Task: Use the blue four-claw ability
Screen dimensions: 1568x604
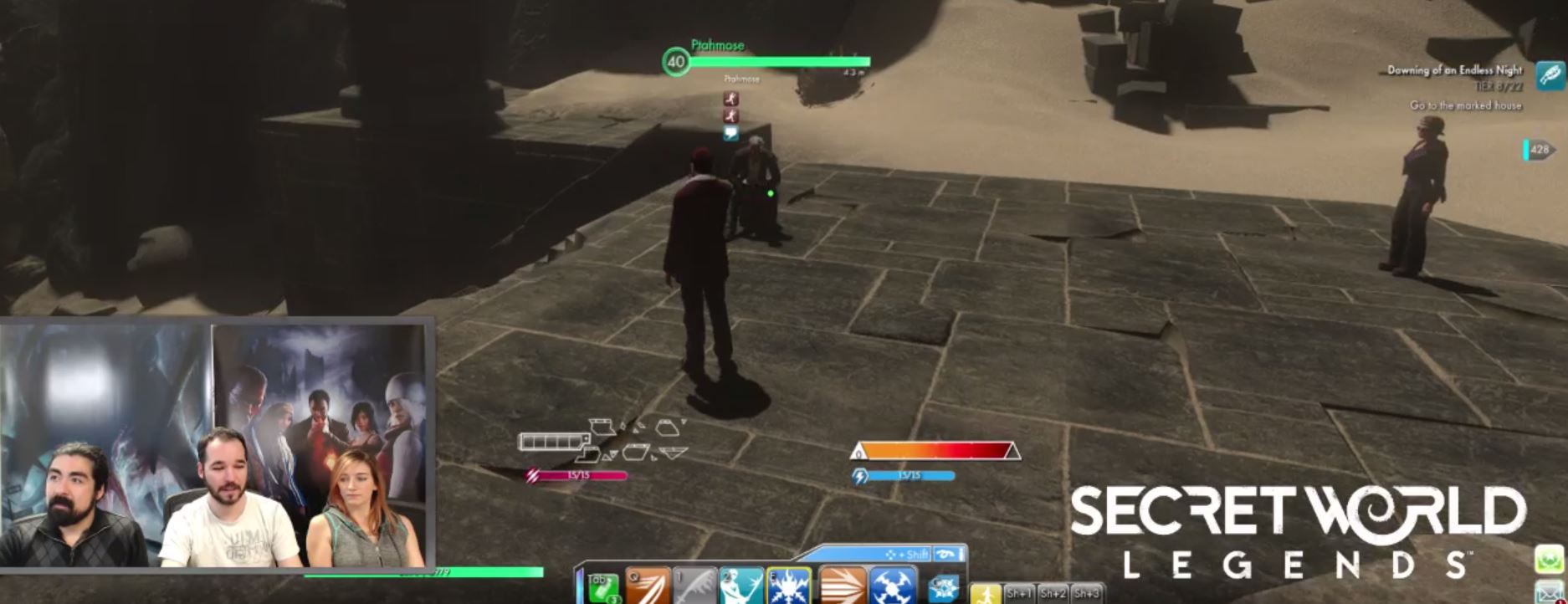Action: point(892,586)
